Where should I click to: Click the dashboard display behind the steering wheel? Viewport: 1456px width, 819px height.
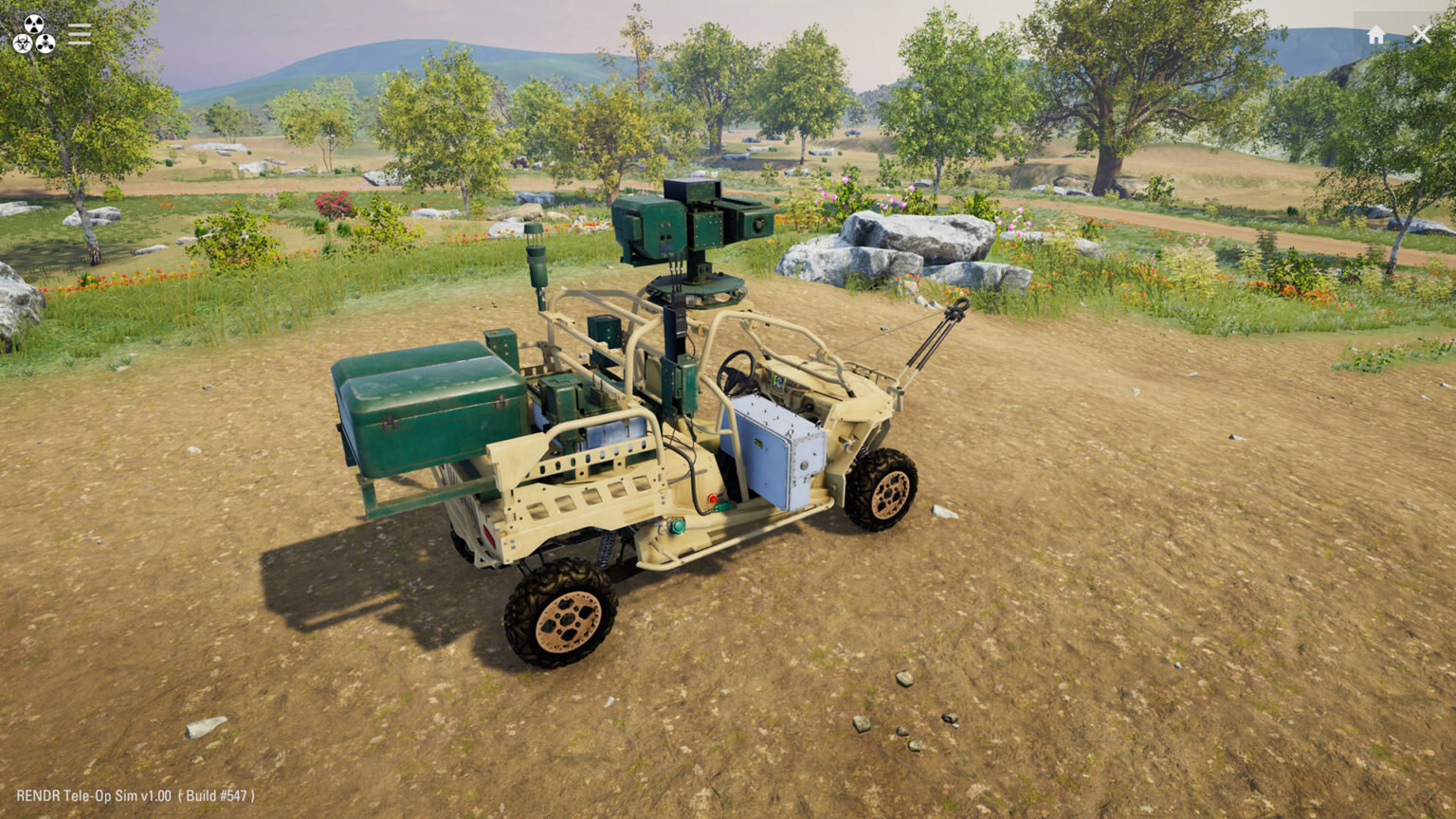pos(778,382)
